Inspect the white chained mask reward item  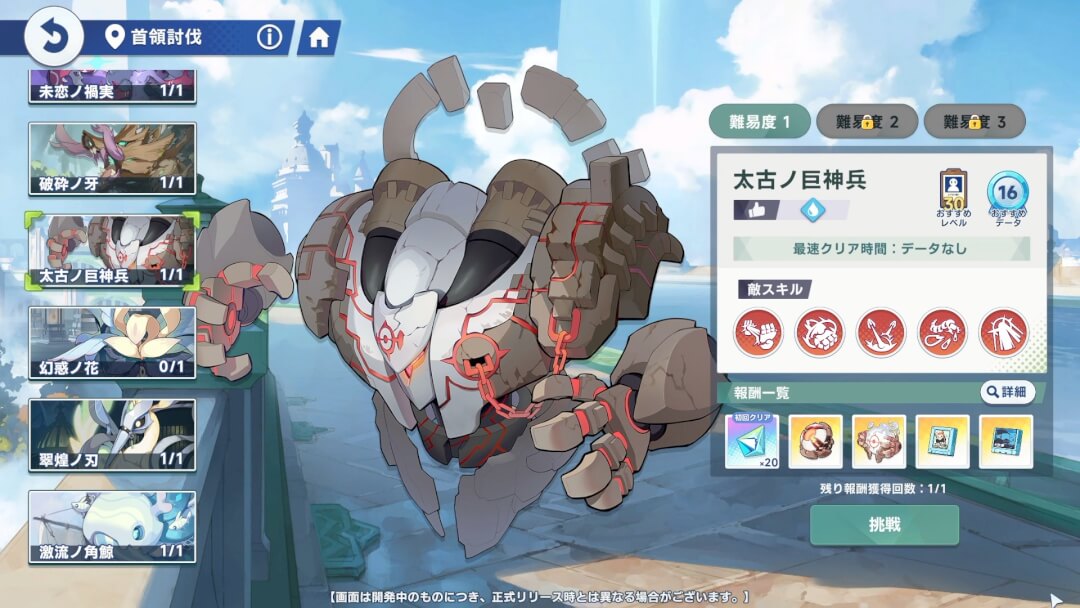(879, 441)
